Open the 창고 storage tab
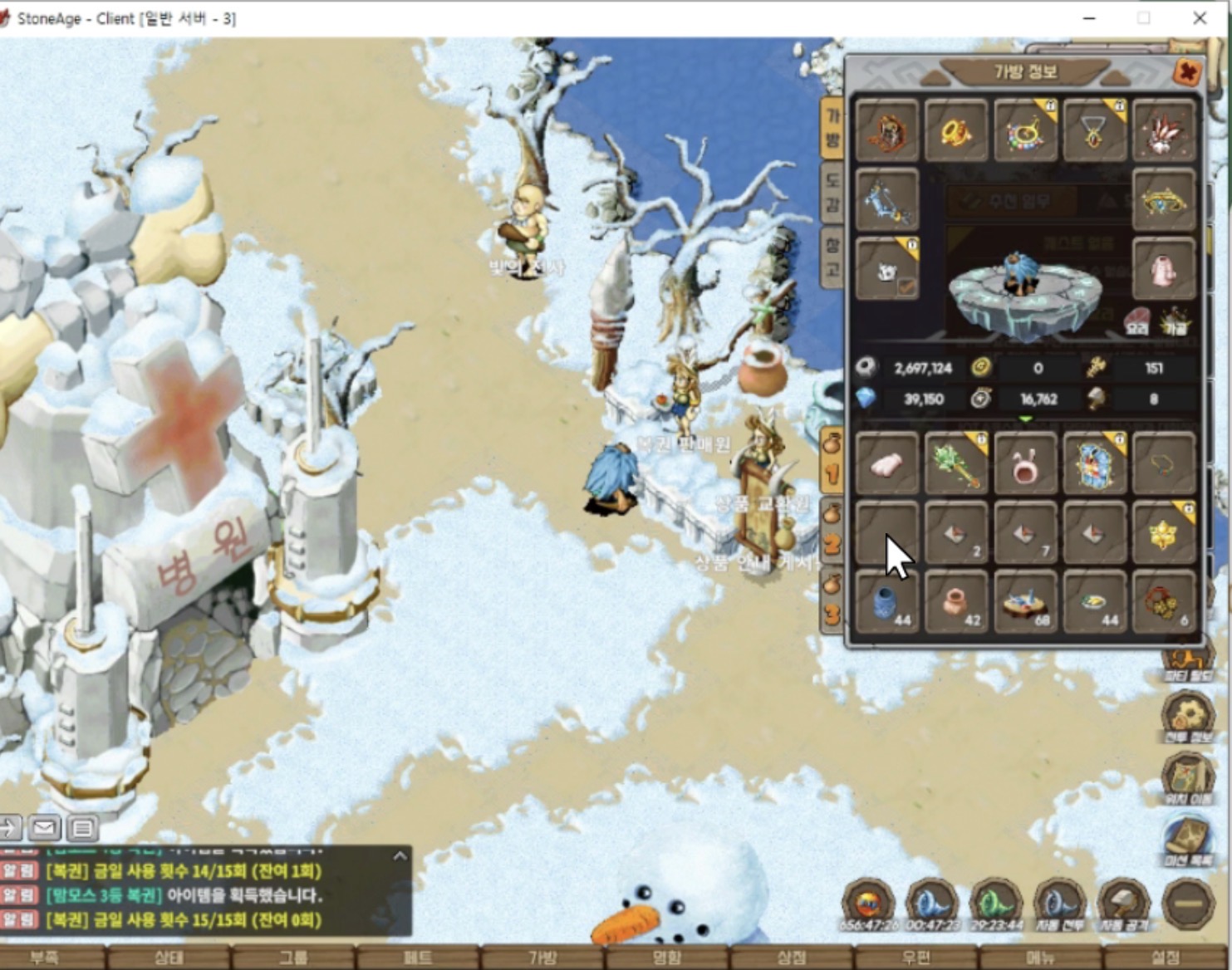This screenshot has height=970, width=1232. 832,257
